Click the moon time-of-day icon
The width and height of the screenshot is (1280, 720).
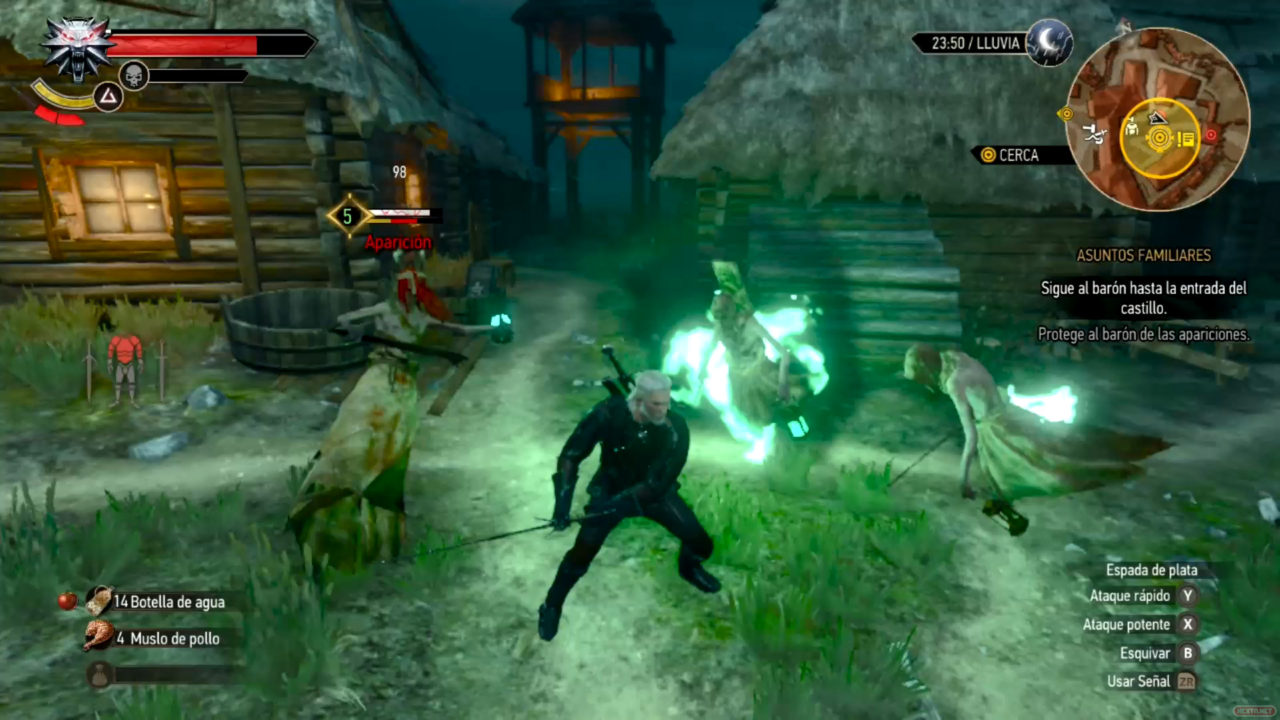tap(1049, 43)
